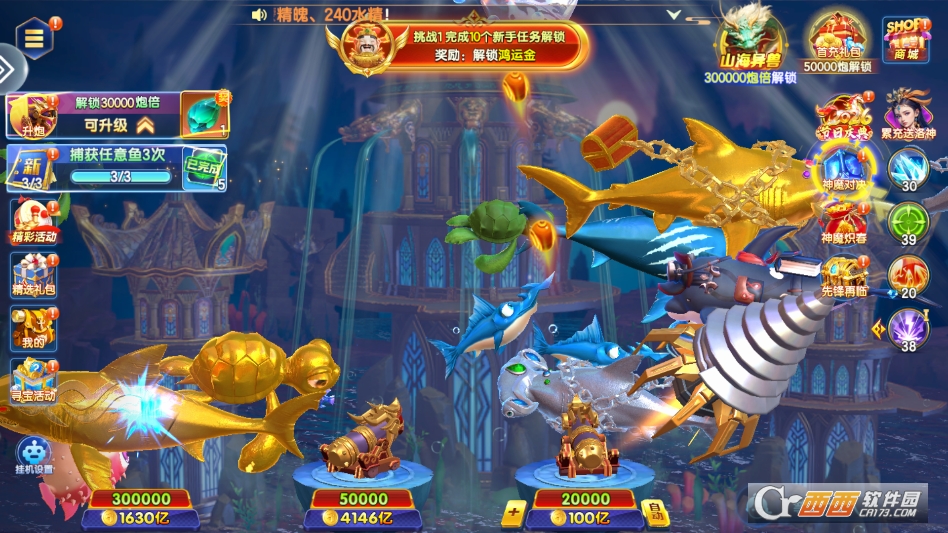Click the yellow plus button beside the cannon
This screenshot has width=948, height=533.
pos(513,512)
